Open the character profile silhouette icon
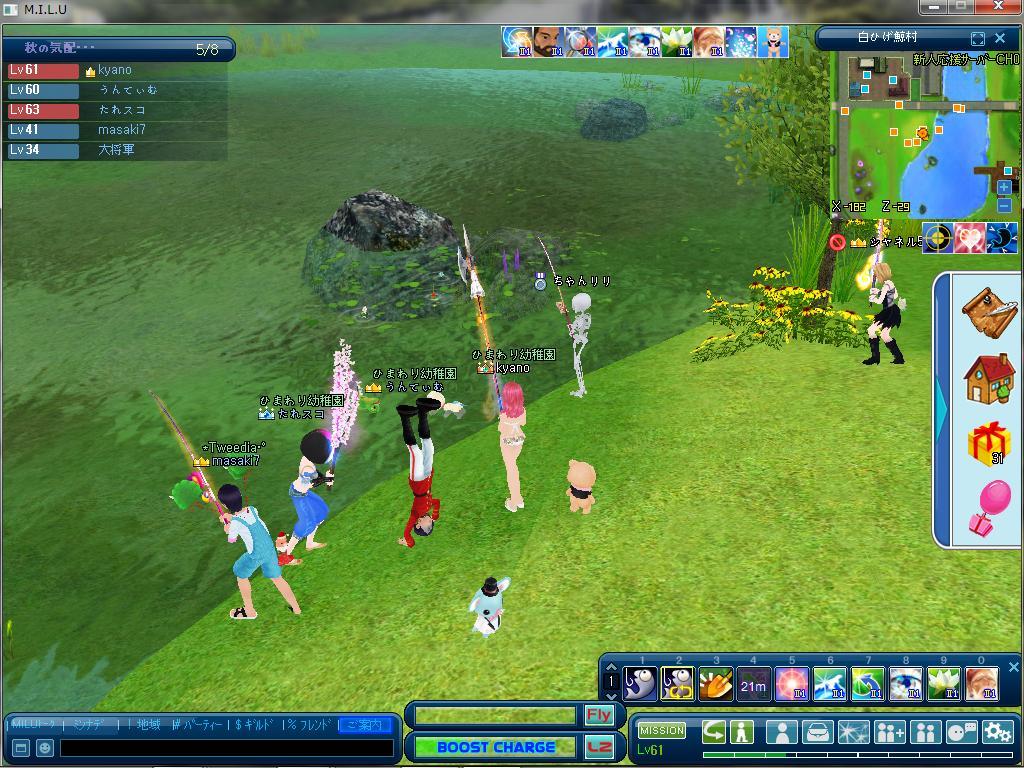The width and height of the screenshot is (1024, 768). pyautogui.click(x=781, y=732)
